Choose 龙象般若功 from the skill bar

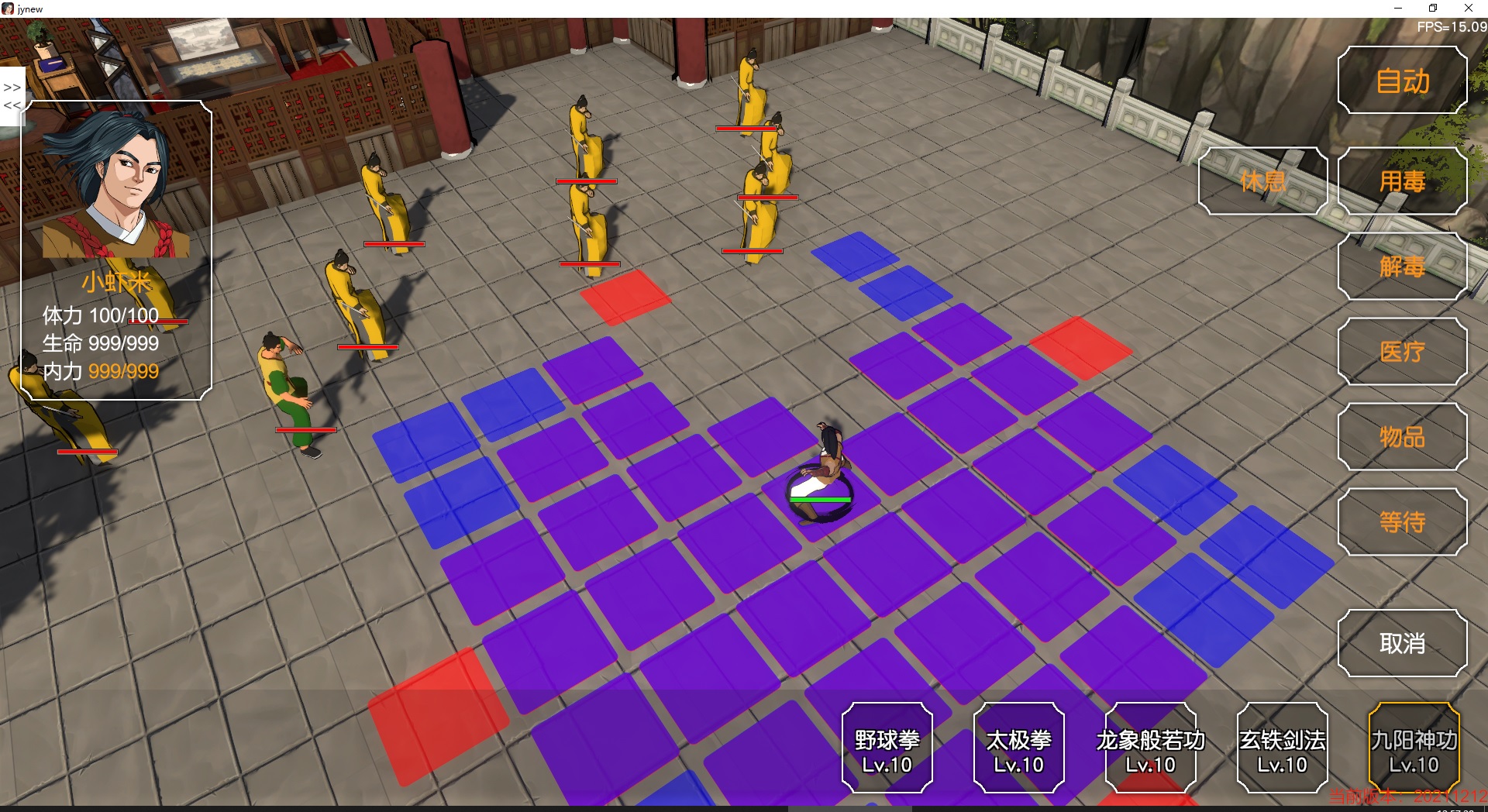[1149, 748]
